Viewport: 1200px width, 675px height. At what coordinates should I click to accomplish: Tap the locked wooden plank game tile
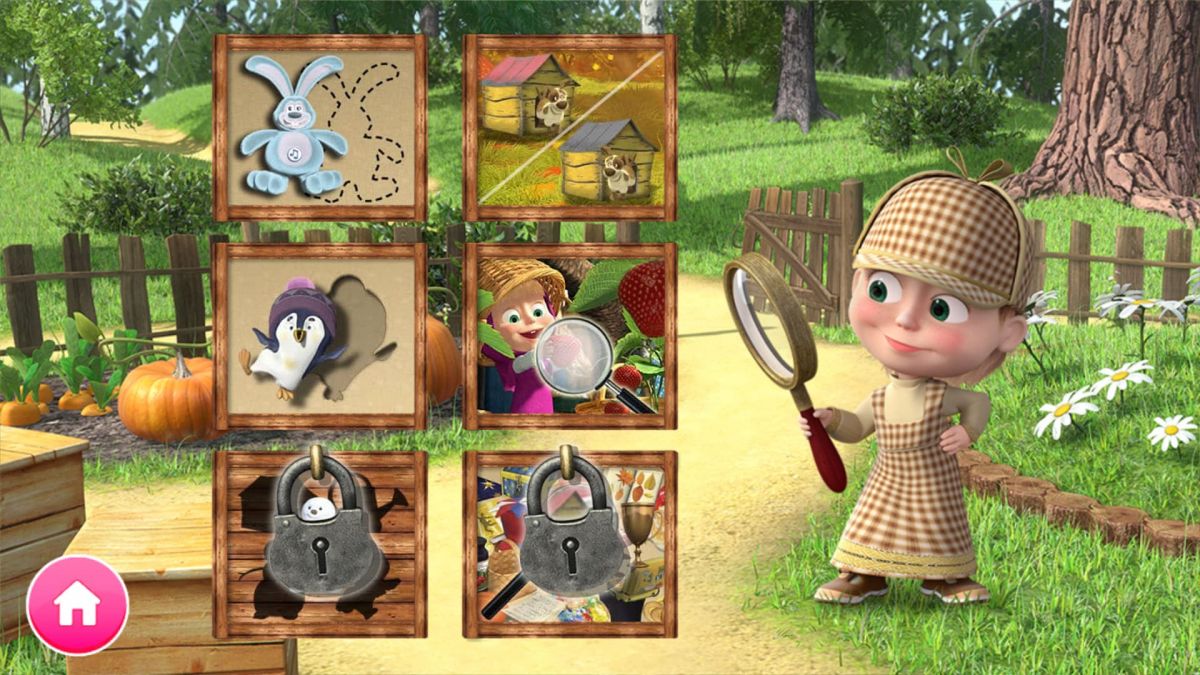[x=320, y=544]
